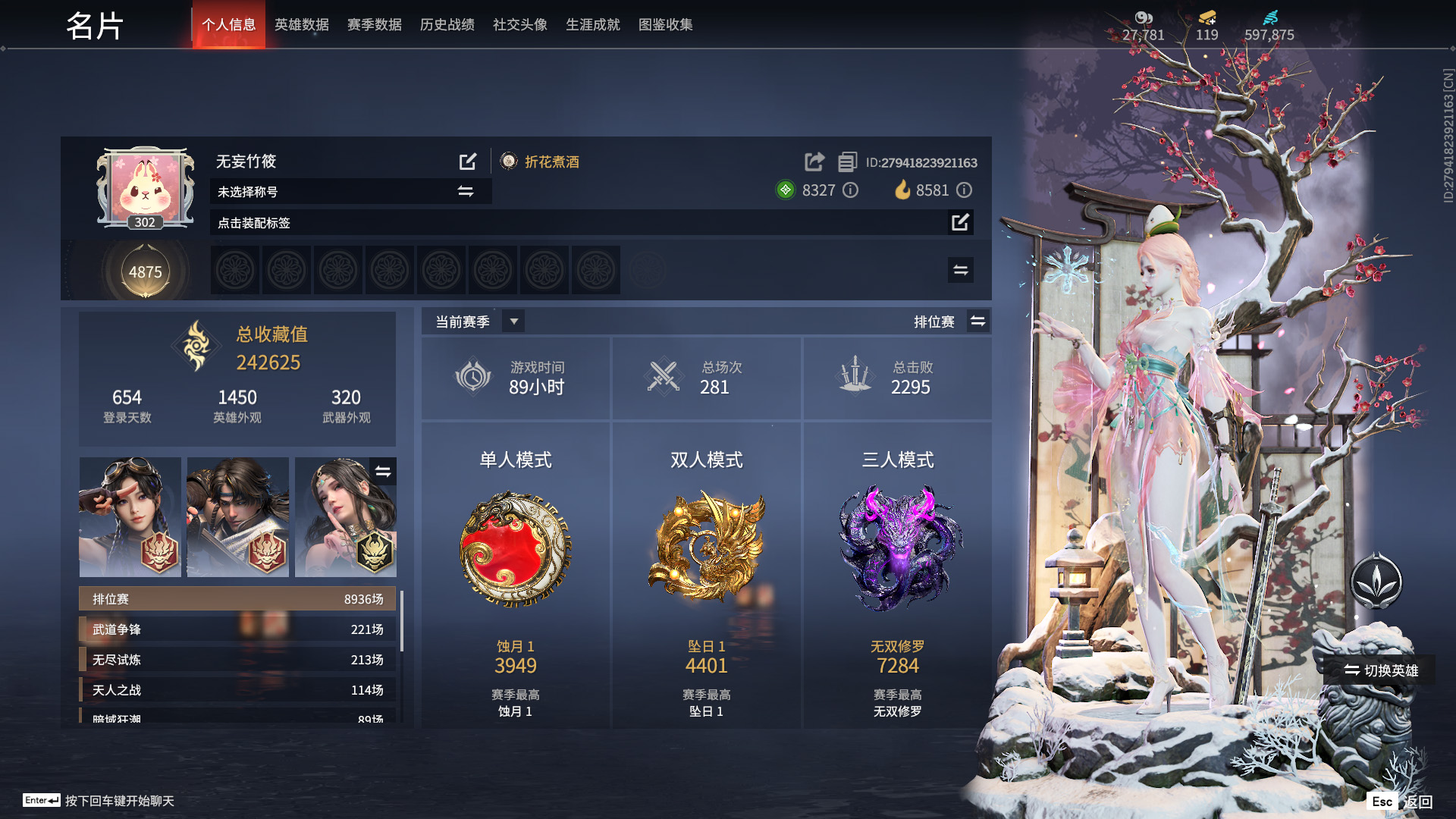1456x819 pixels.
Task: Click 切换英雄 to change hero
Action: (1381, 670)
